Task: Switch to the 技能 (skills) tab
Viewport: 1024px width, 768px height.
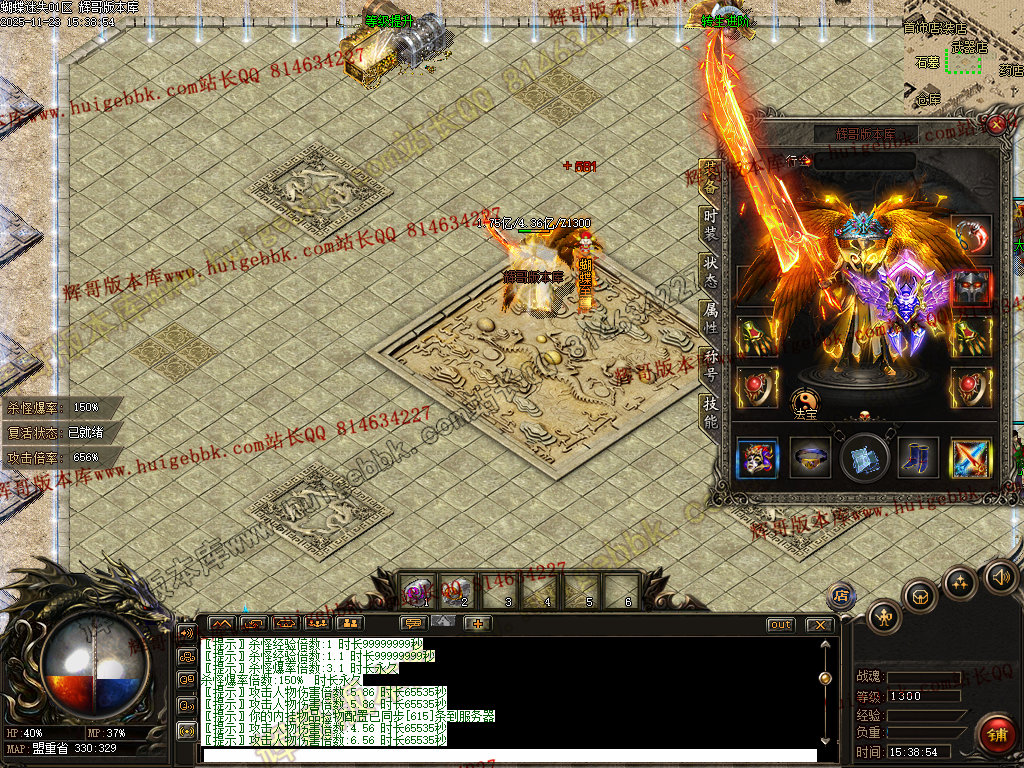Action: 710,411
